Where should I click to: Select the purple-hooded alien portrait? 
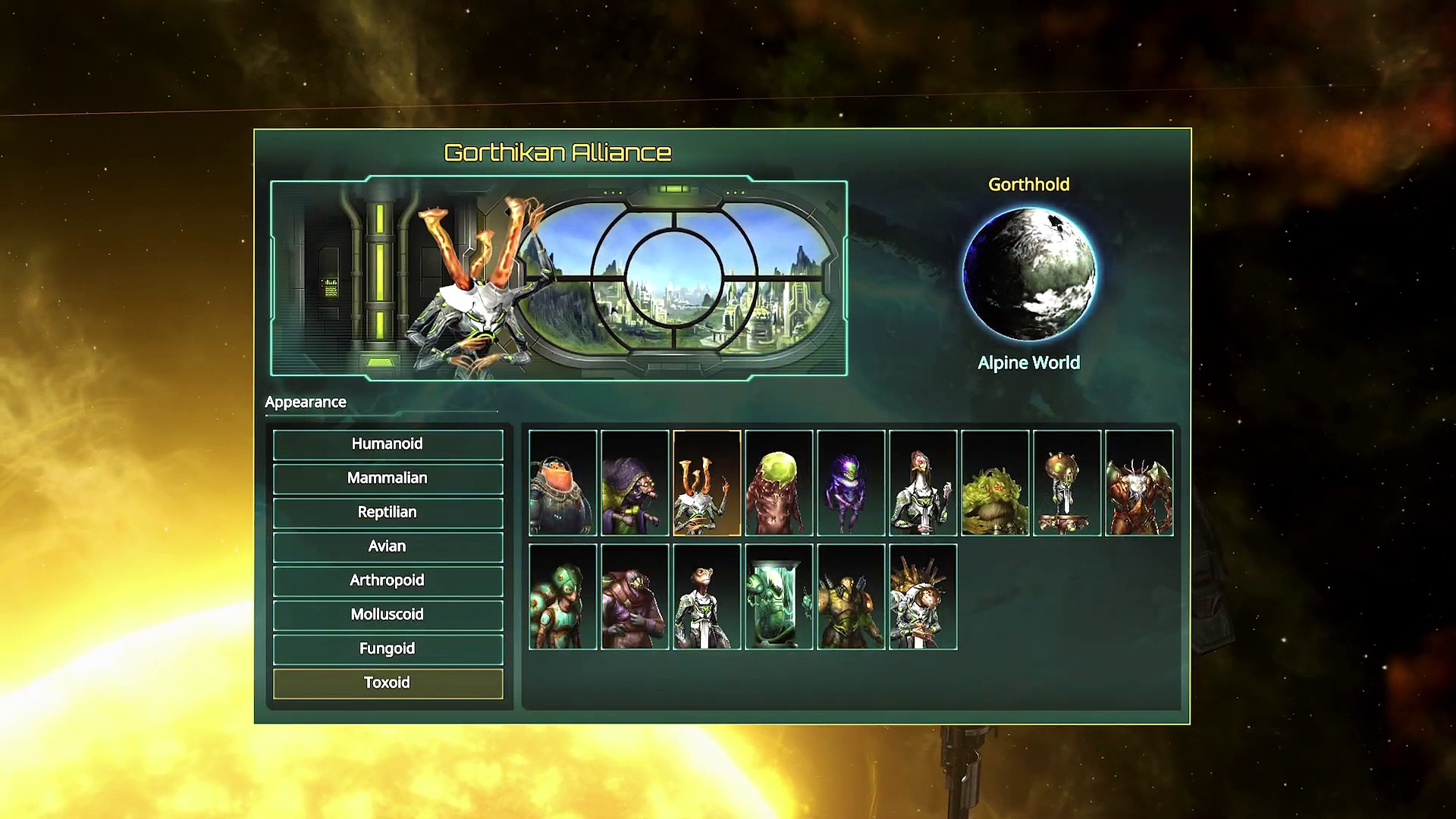[635, 483]
